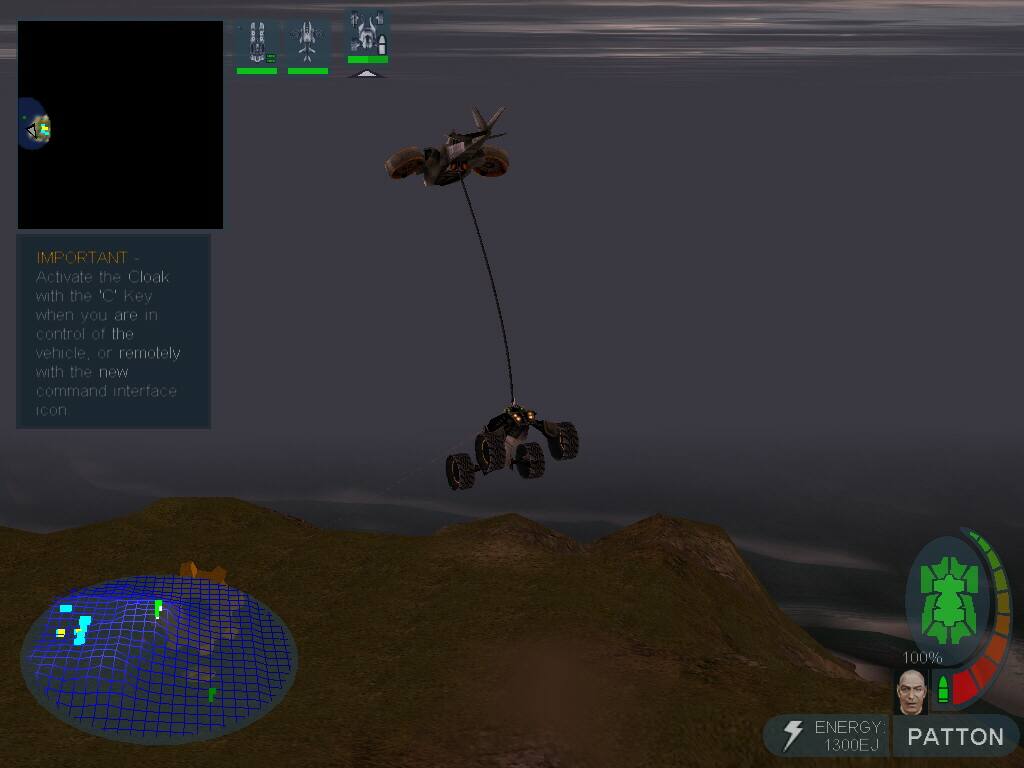Viewport: 1024px width, 768px height.
Task: Click the black radar map panel
Action: [x=120, y=125]
